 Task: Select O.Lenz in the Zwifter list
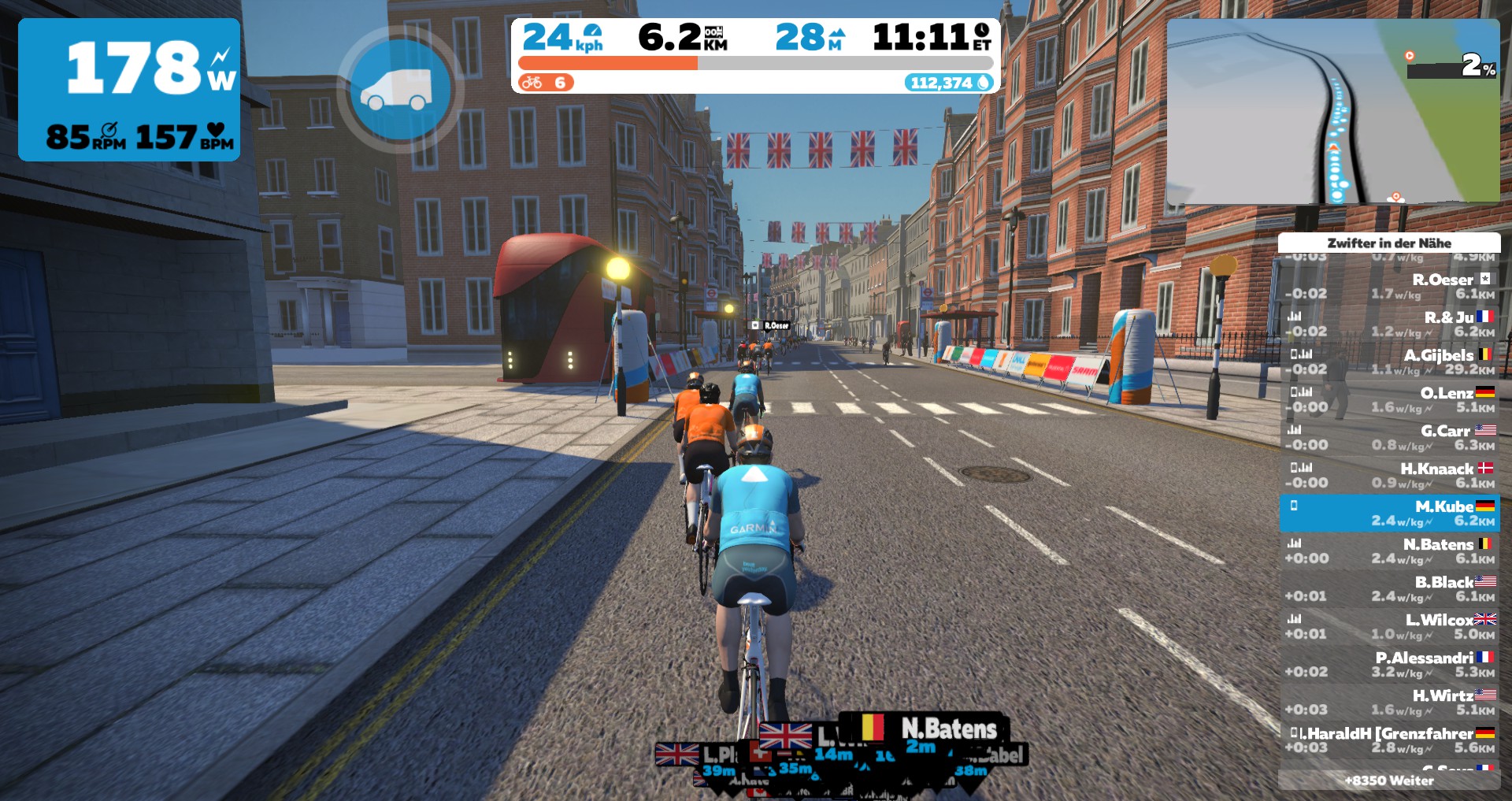[x=1389, y=400]
